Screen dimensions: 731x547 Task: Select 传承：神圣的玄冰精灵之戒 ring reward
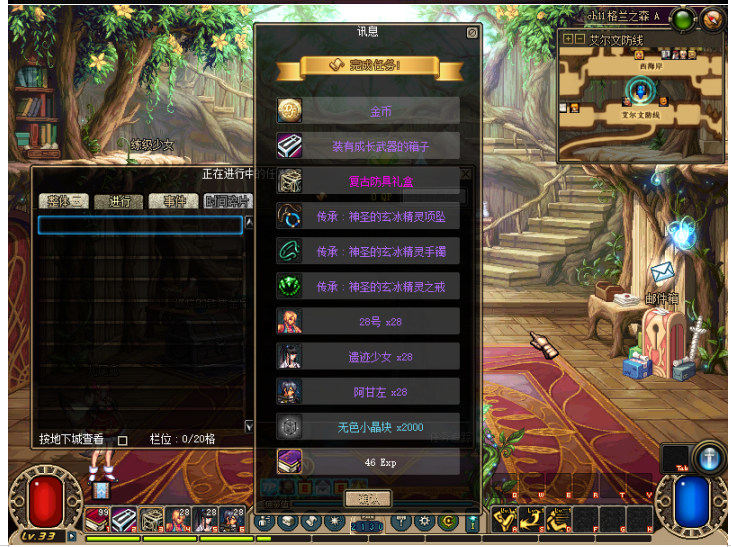368,286
